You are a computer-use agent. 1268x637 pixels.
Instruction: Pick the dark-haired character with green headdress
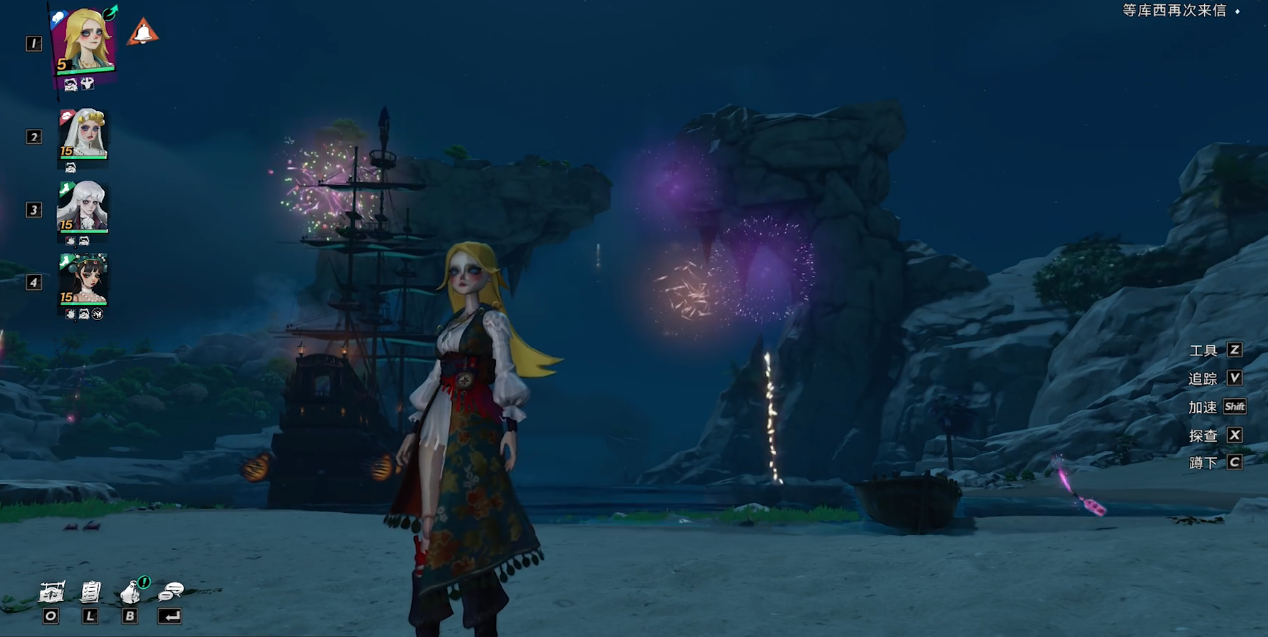coord(83,279)
